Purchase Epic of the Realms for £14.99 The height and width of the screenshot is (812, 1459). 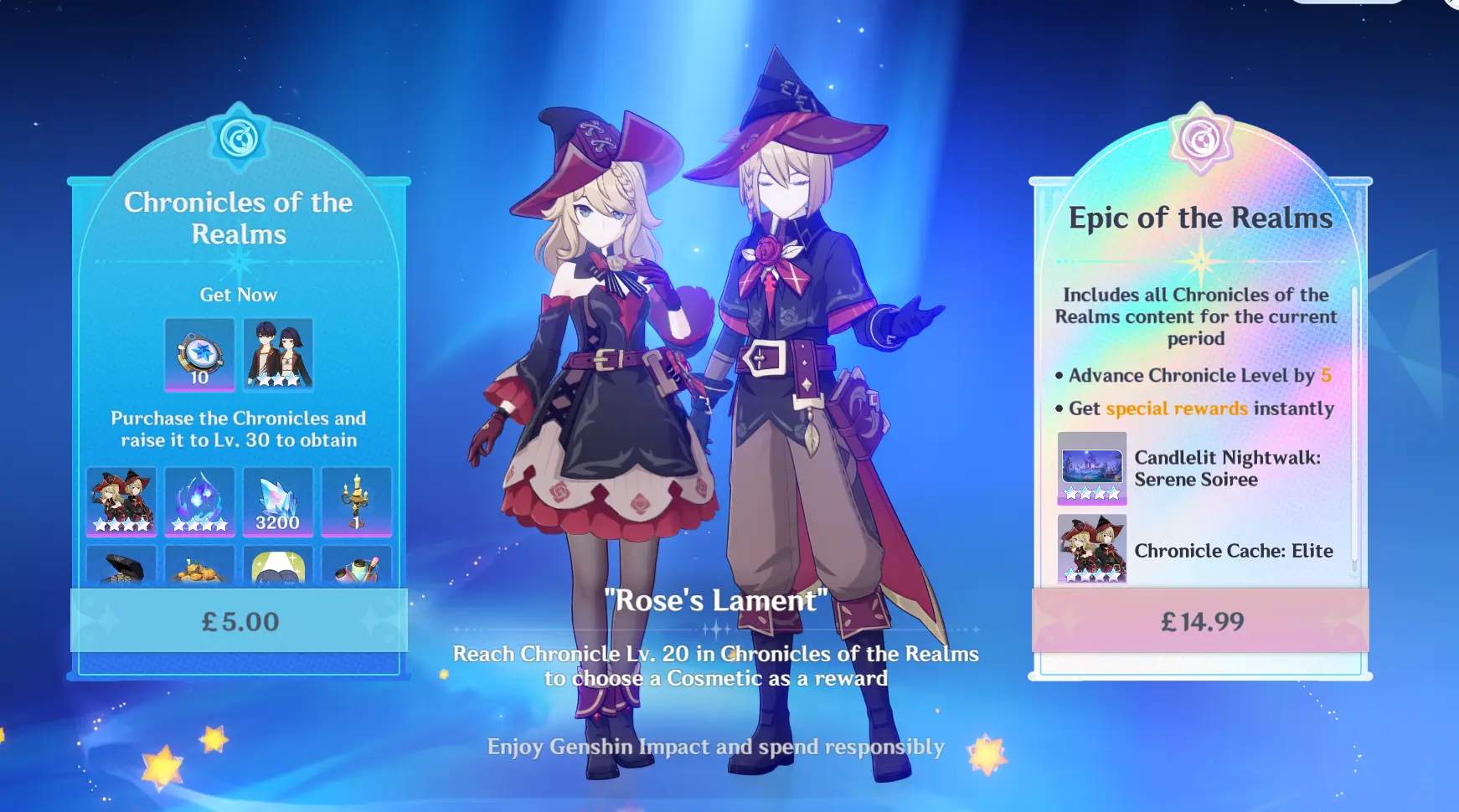coord(1200,620)
